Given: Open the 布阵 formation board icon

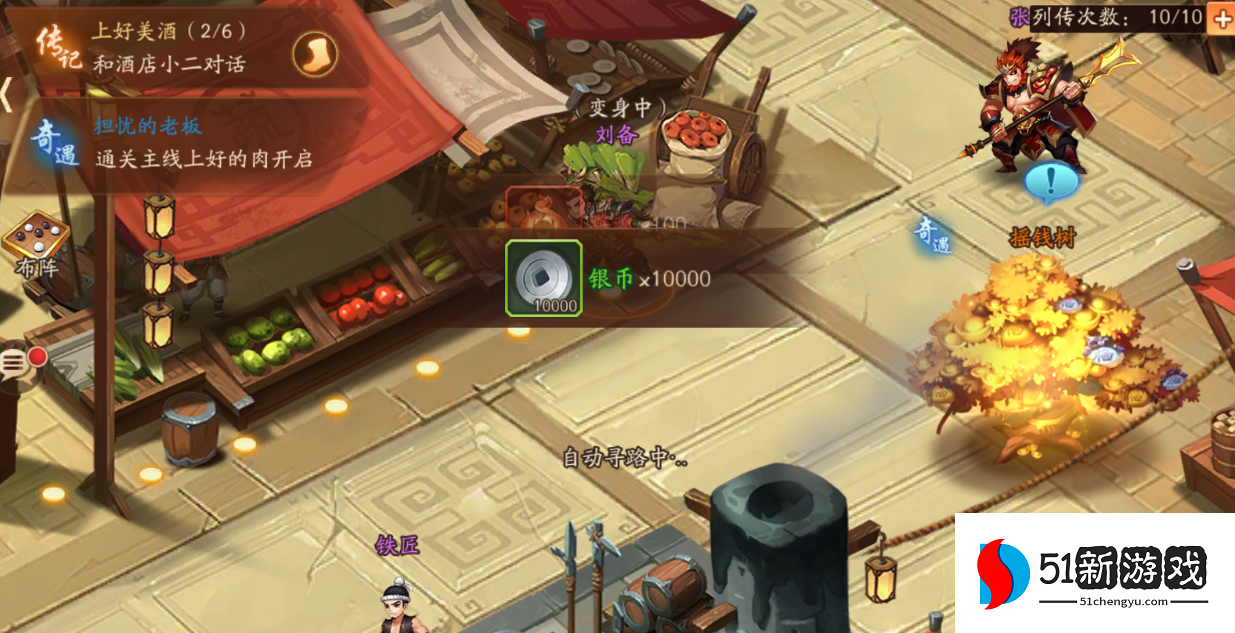Looking at the screenshot, I should point(37,242).
